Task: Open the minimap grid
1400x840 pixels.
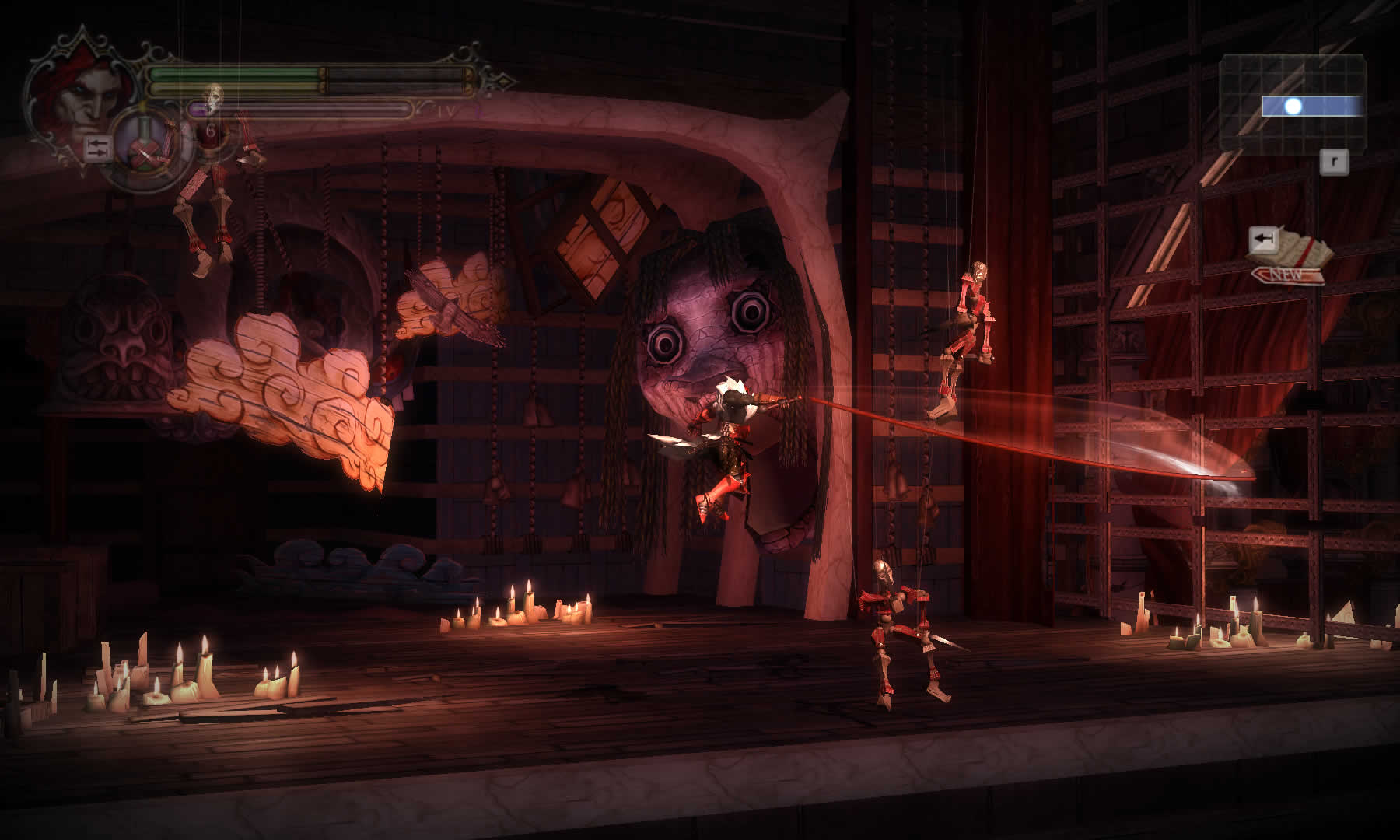Action: [1293, 102]
